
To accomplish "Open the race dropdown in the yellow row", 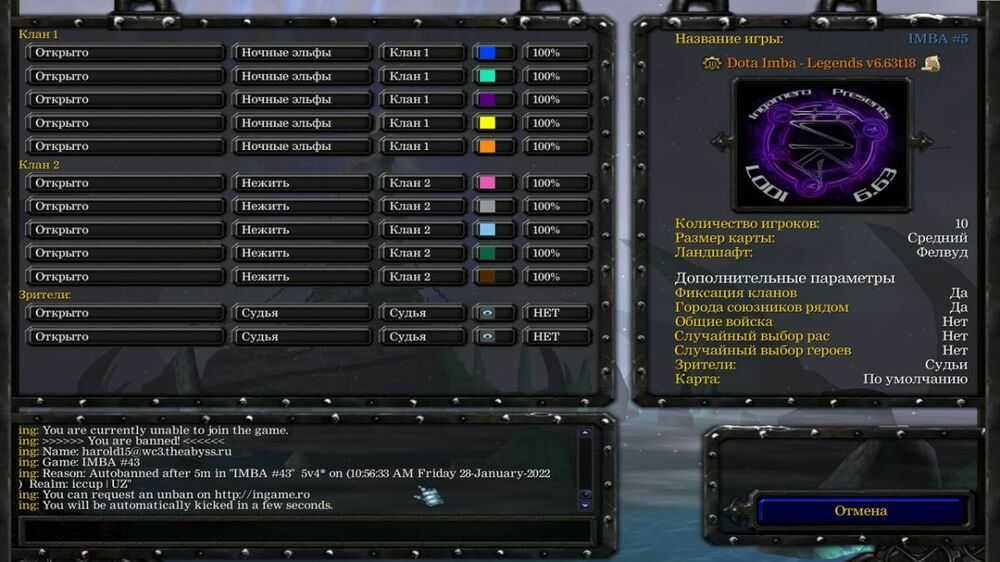I will pyautogui.click(x=302, y=123).
